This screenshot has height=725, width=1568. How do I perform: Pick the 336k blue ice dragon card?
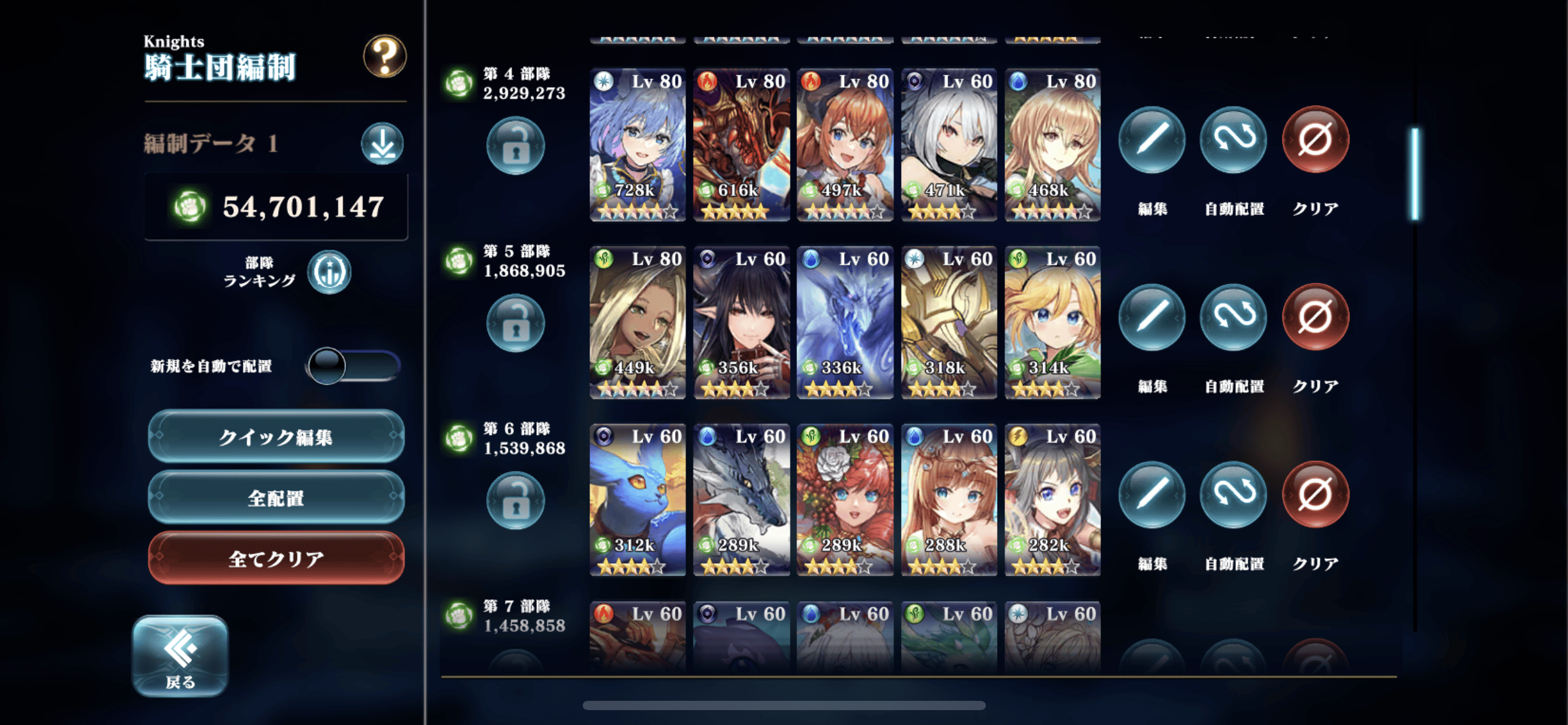(845, 322)
